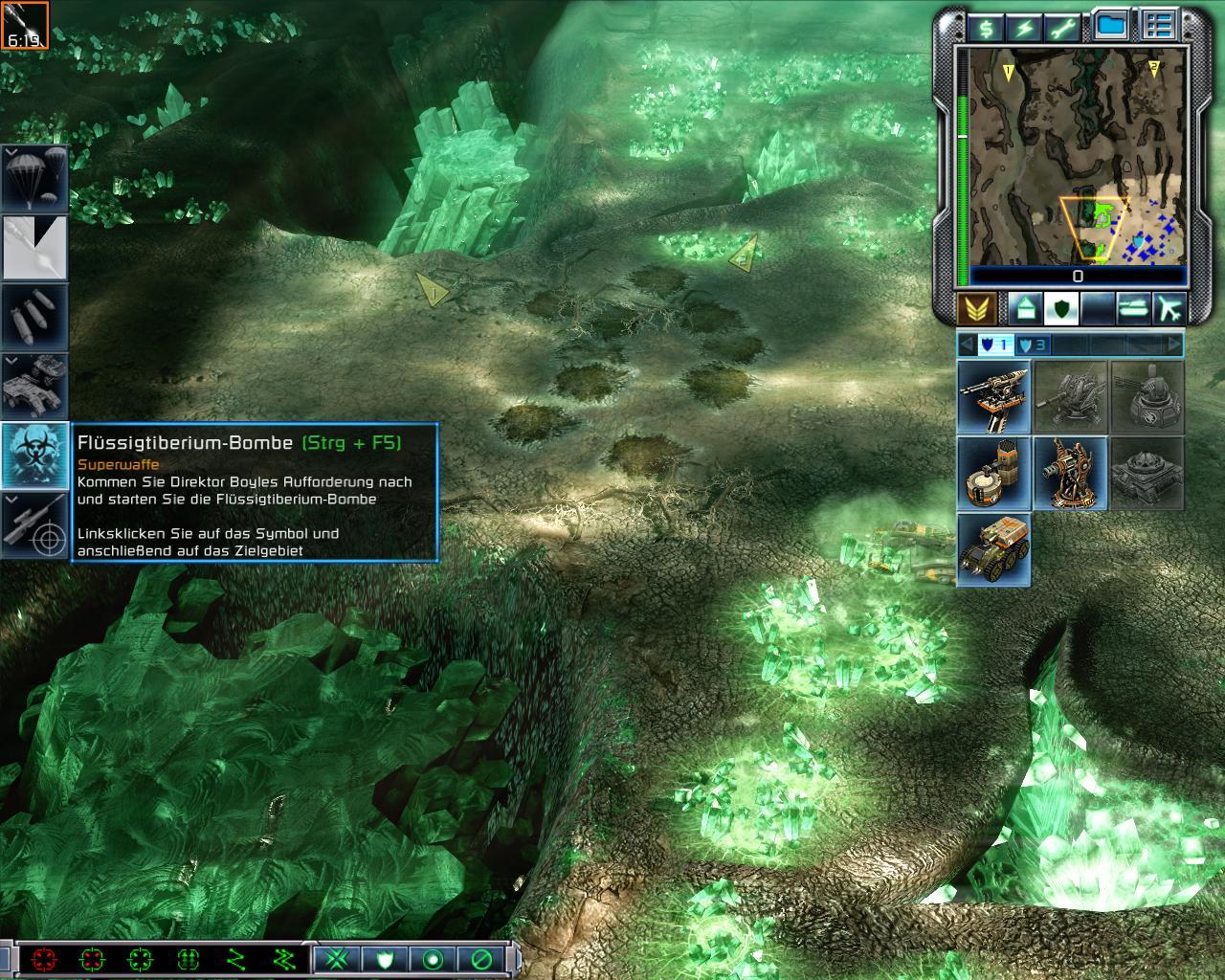Open the blue folder menu button
Screen dimensions: 1225x980
pos(1111,26)
